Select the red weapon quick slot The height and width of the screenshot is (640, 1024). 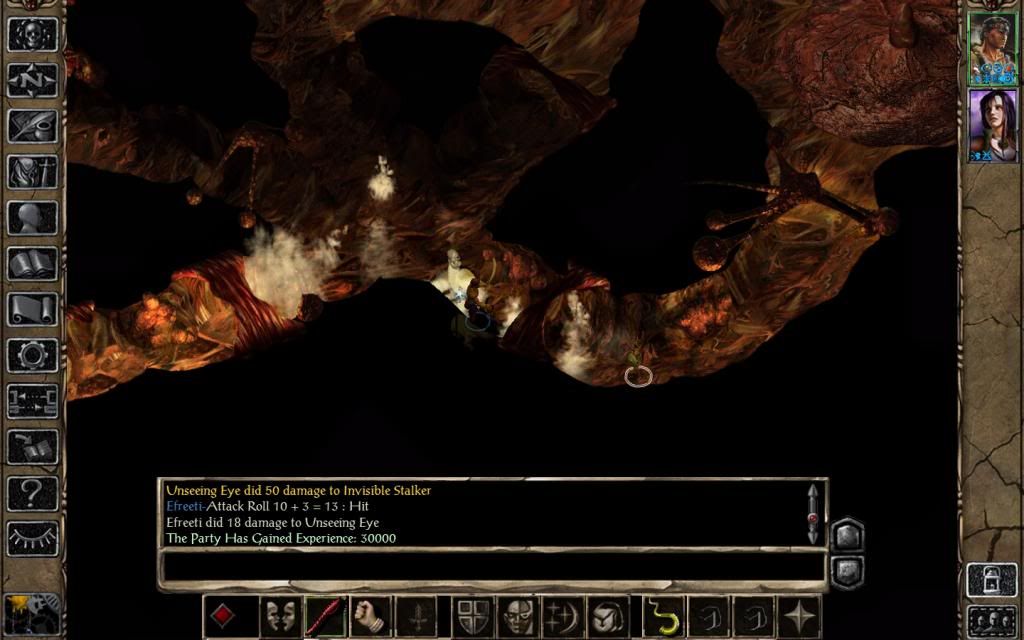pyautogui.click(x=325, y=616)
